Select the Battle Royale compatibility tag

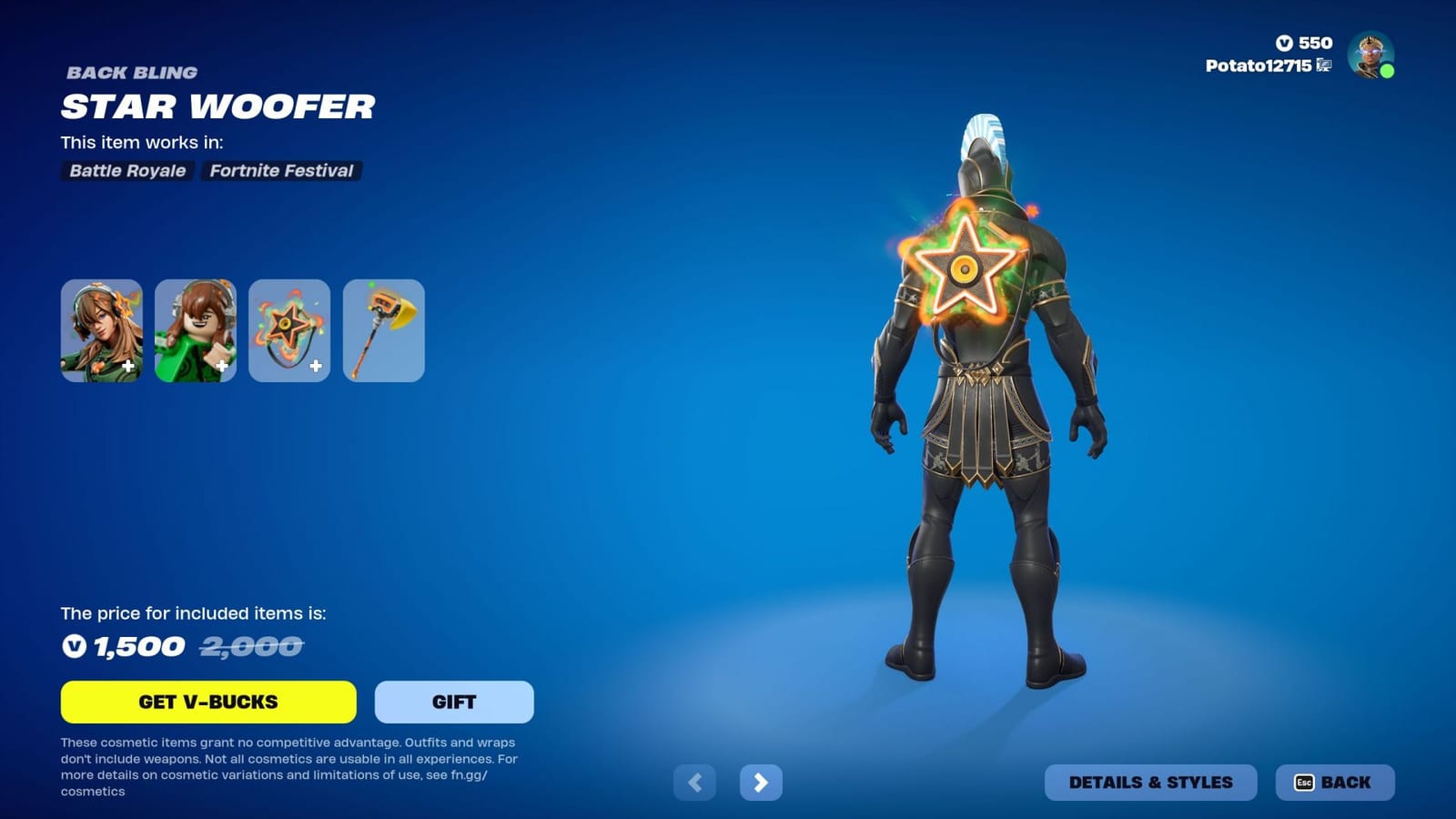tap(126, 171)
